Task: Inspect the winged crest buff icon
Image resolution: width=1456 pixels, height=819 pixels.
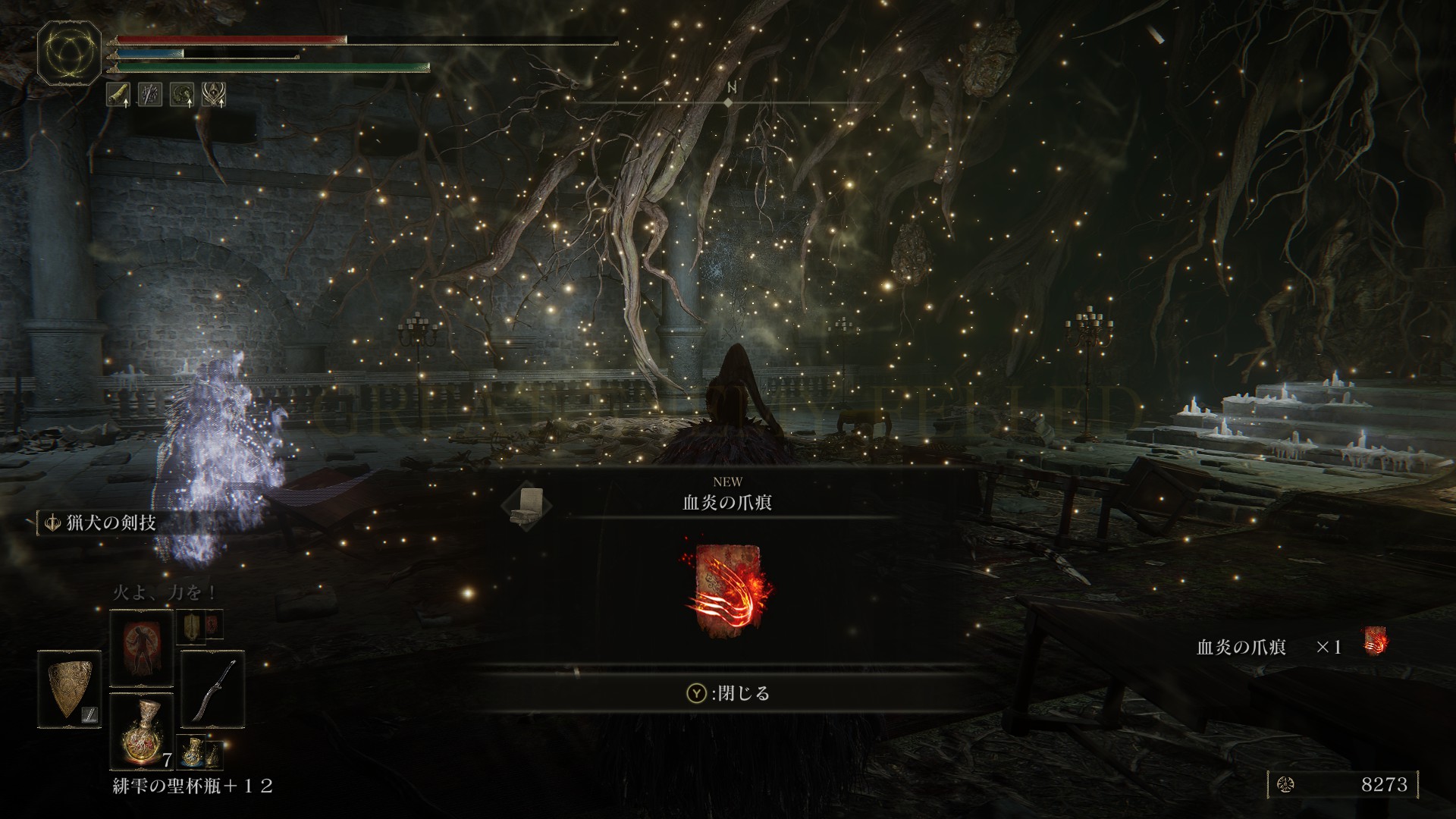Action: tap(214, 95)
